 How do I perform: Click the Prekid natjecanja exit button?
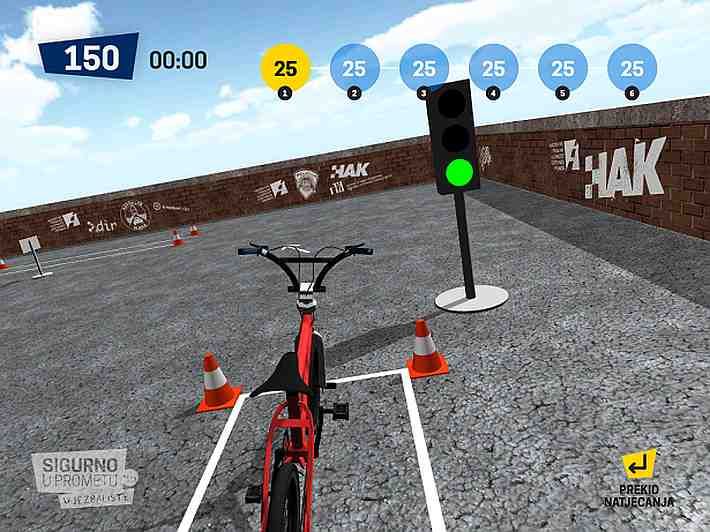pyautogui.click(x=638, y=476)
